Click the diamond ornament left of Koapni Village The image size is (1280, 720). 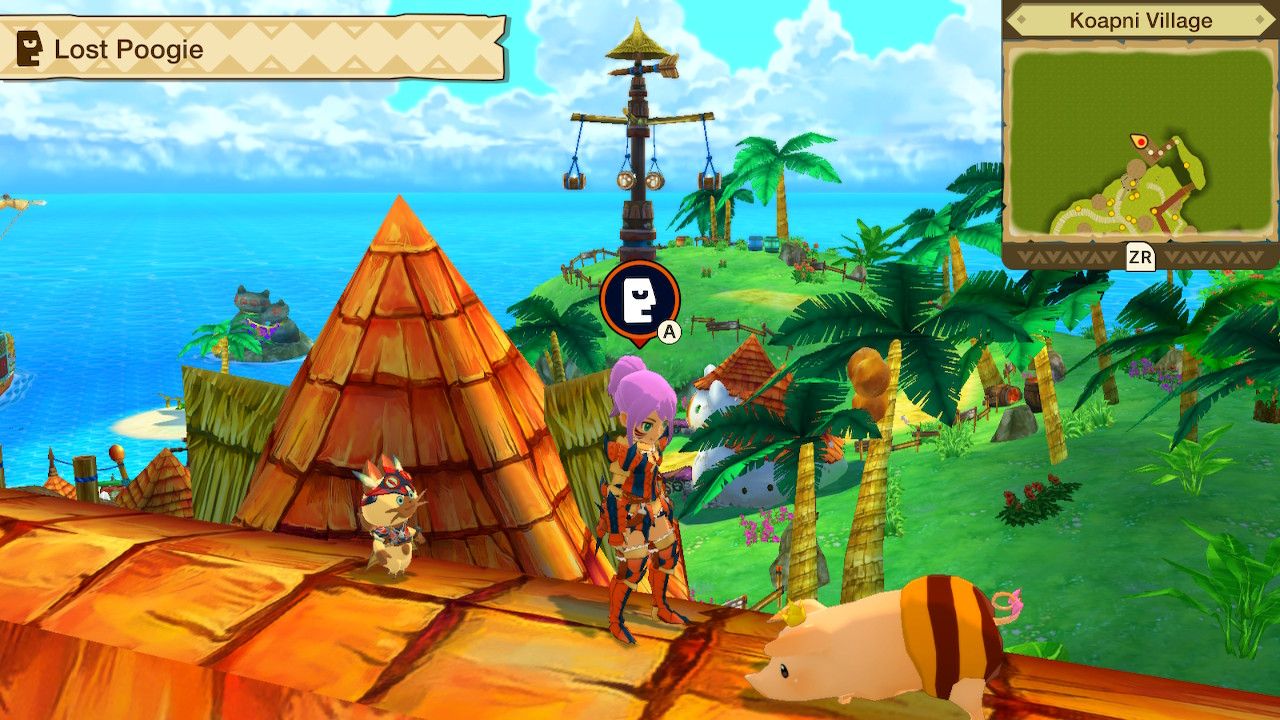[x=1023, y=17]
